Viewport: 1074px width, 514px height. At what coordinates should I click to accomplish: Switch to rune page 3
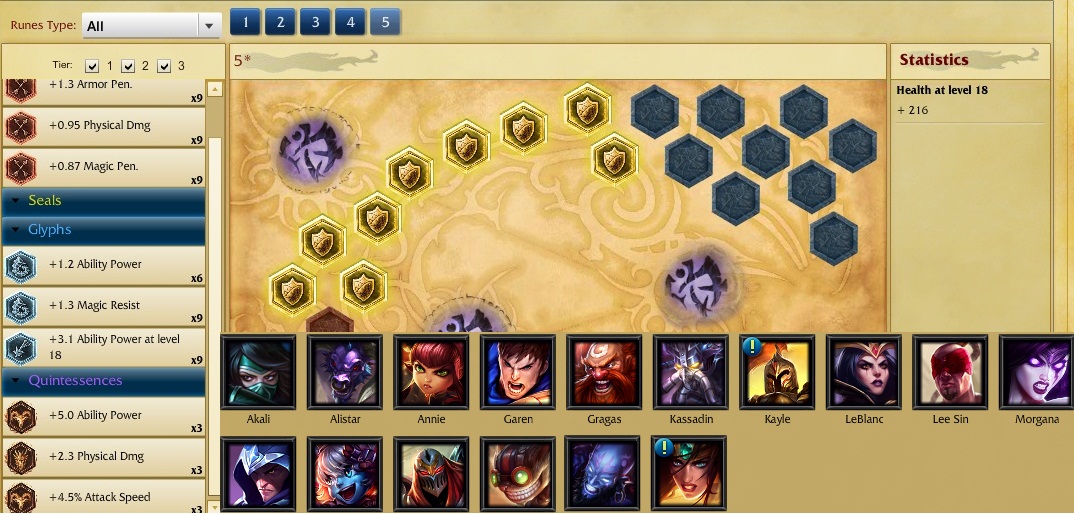click(315, 22)
